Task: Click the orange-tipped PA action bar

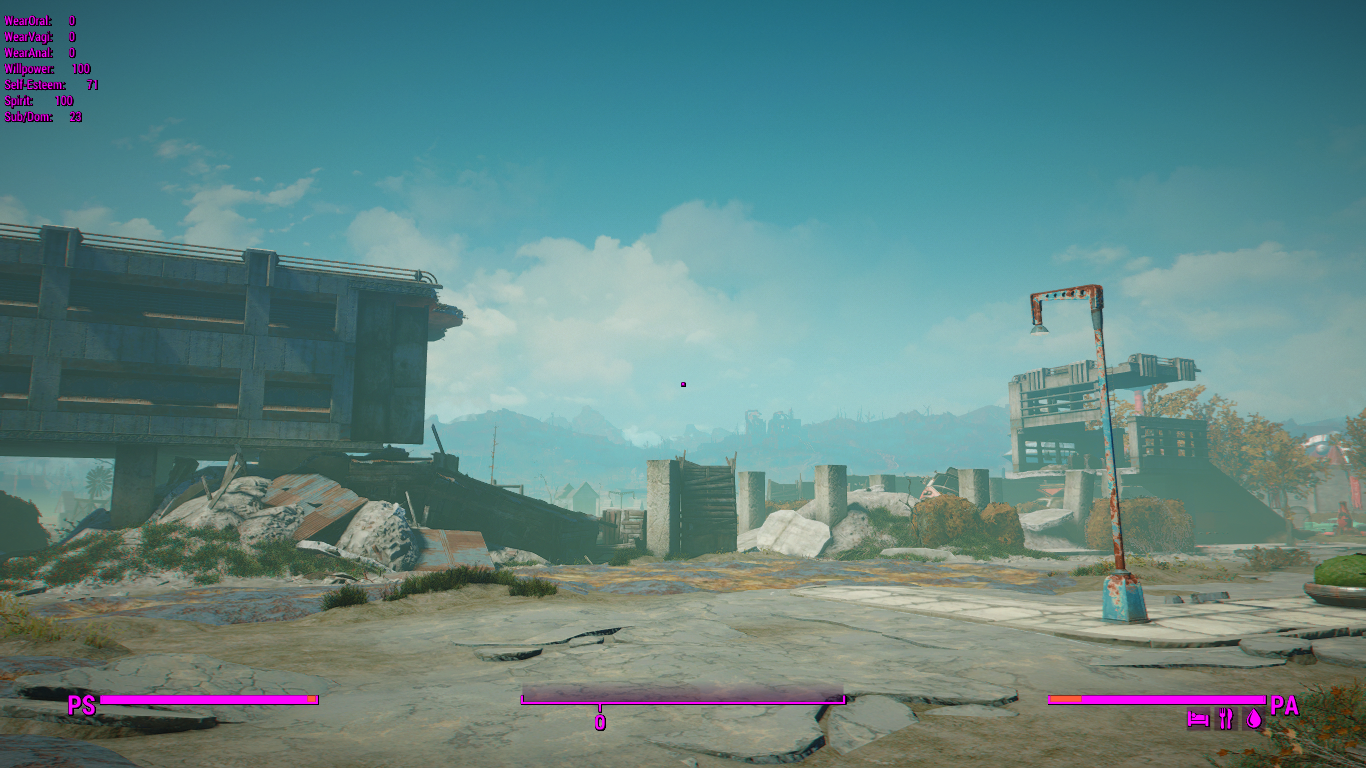Action: 1155,697
